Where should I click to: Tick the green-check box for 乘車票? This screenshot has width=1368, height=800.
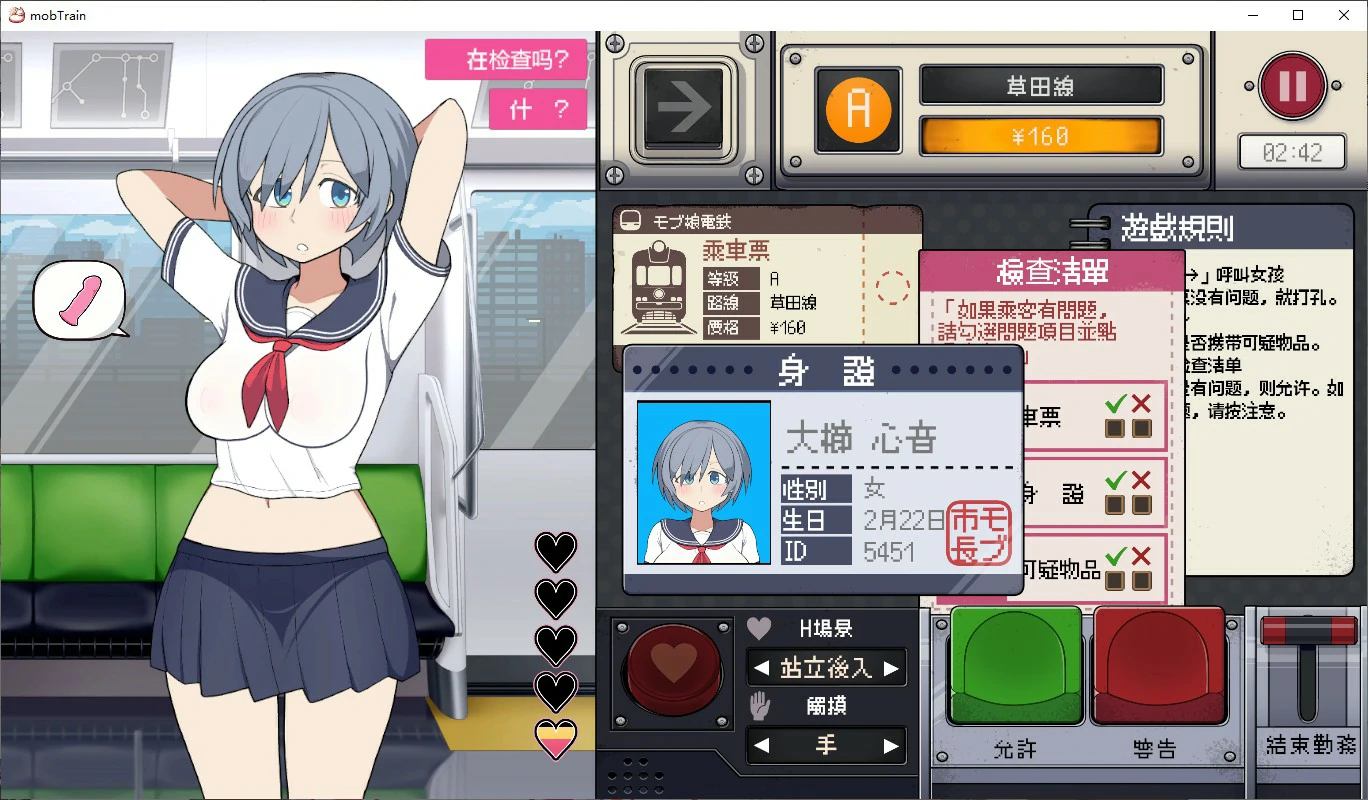(x=1115, y=428)
